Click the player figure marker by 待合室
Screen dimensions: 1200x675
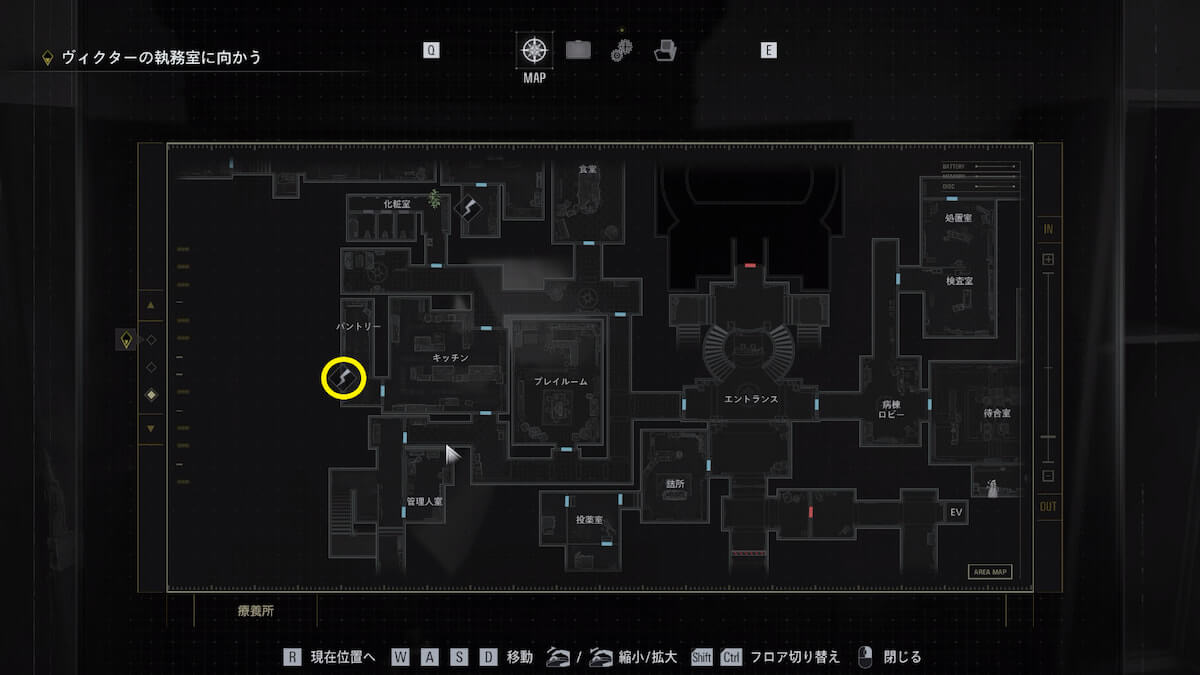pyautogui.click(x=992, y=488)
